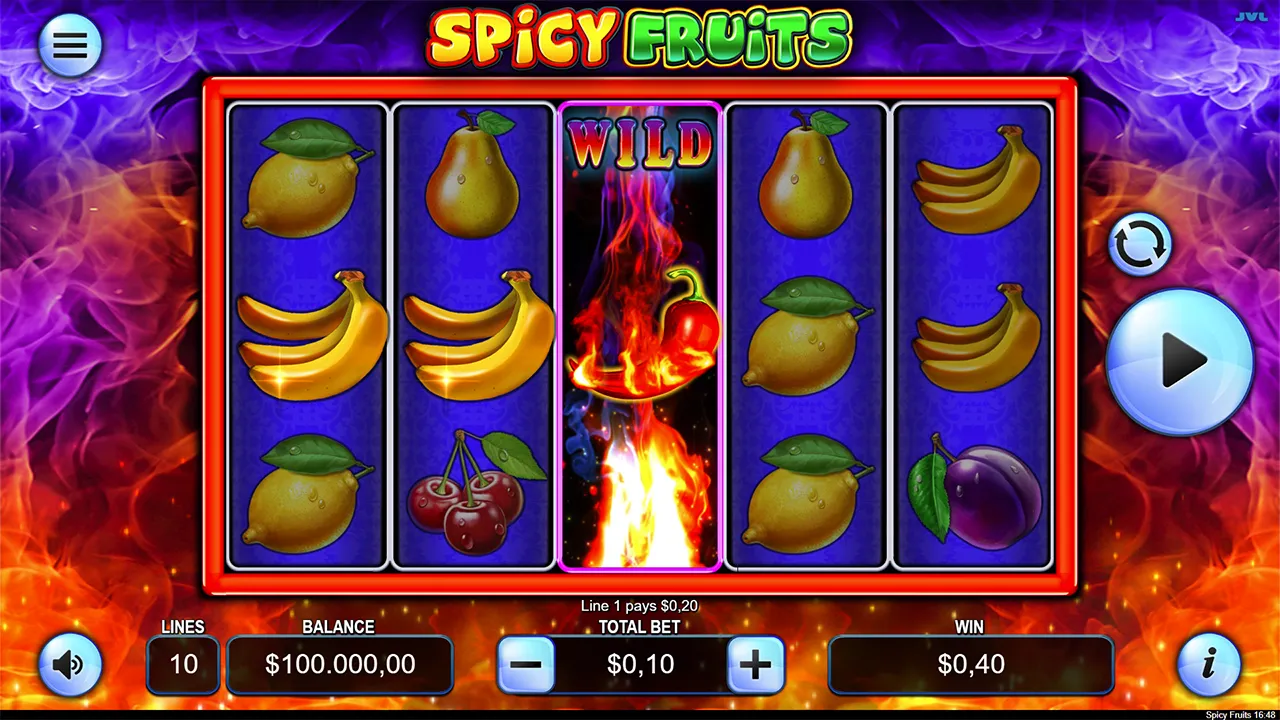This screenshot has height=720, width=1280.
Task: Open the hamburger menu
Action: click(x=69, y=44)
